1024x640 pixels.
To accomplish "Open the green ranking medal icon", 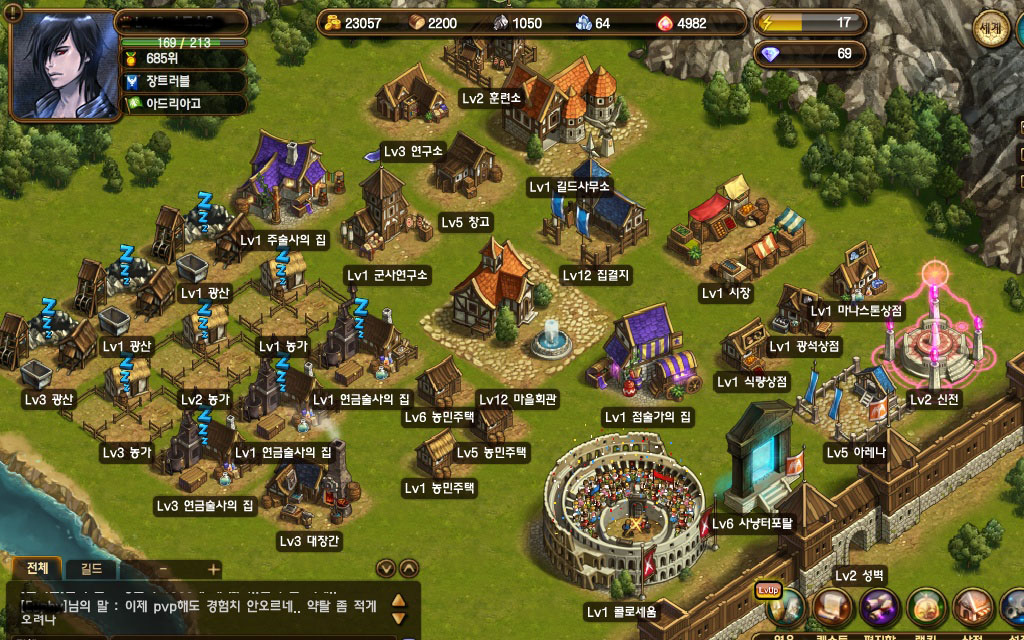I will 926,606.
